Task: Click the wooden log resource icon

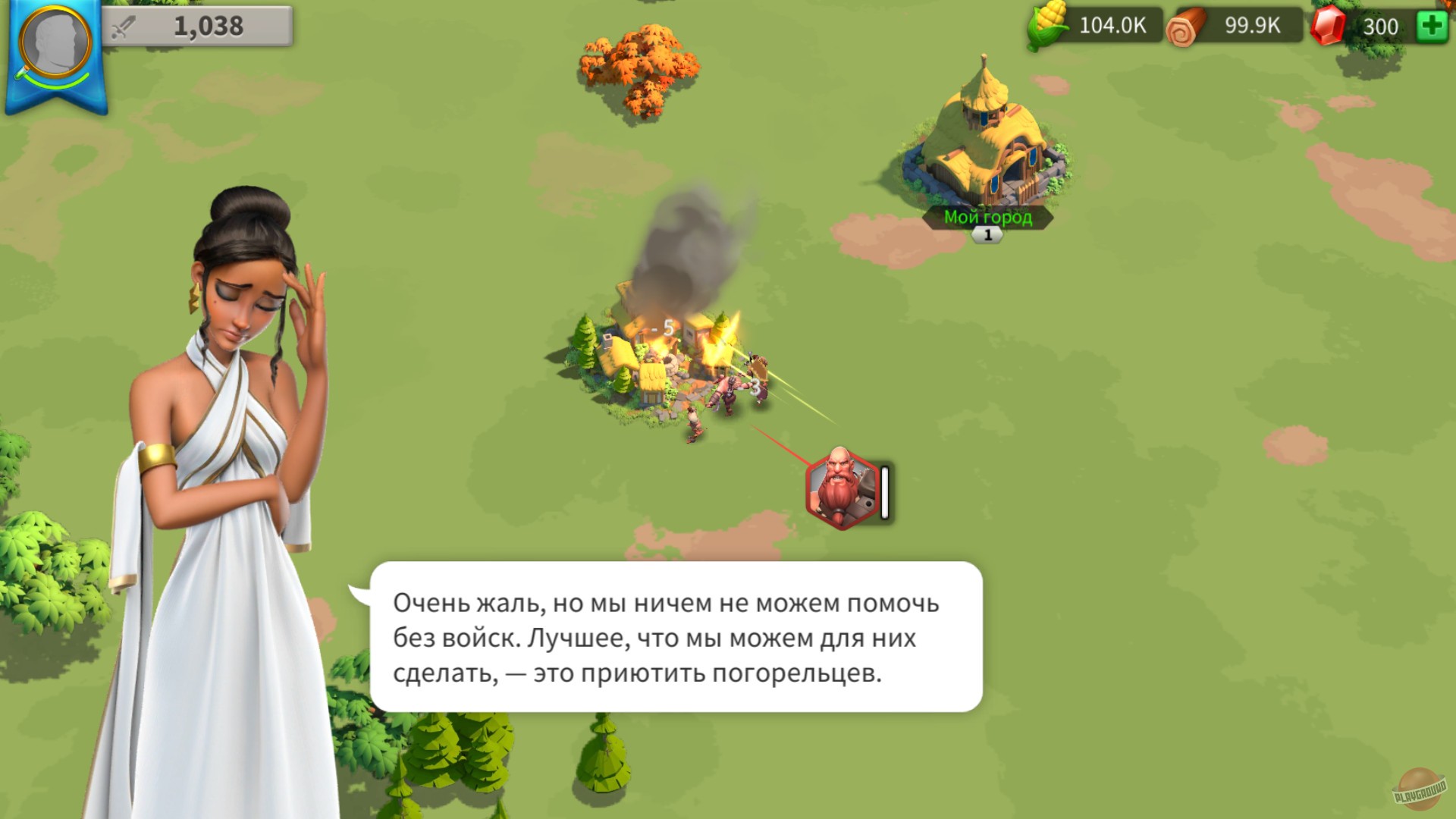Action: coord(1187,25)
